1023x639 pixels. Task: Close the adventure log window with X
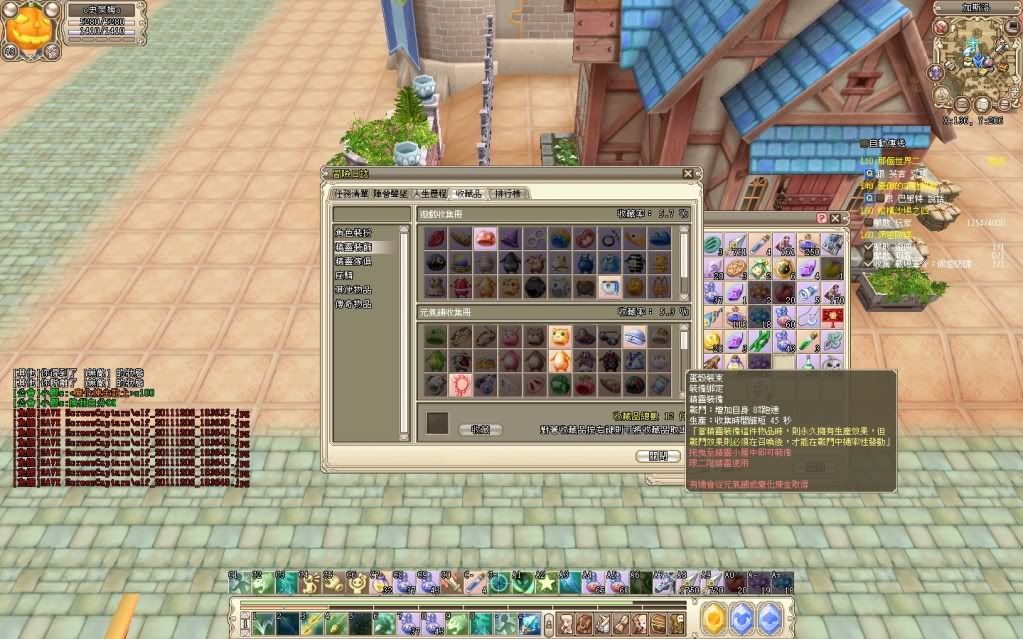point(688,173)
